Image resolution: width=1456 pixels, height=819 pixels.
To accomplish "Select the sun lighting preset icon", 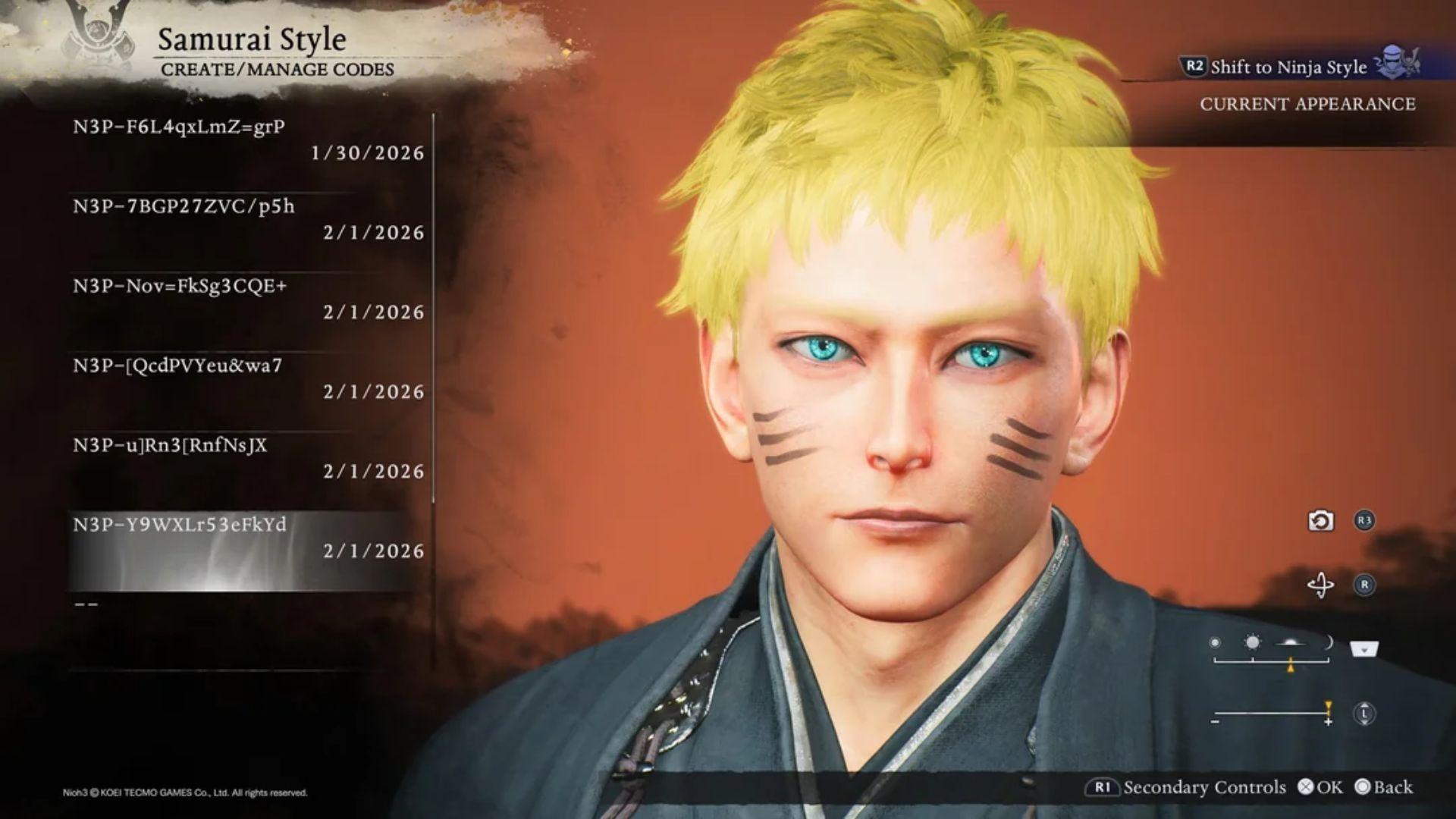I will coord(1252,642).
